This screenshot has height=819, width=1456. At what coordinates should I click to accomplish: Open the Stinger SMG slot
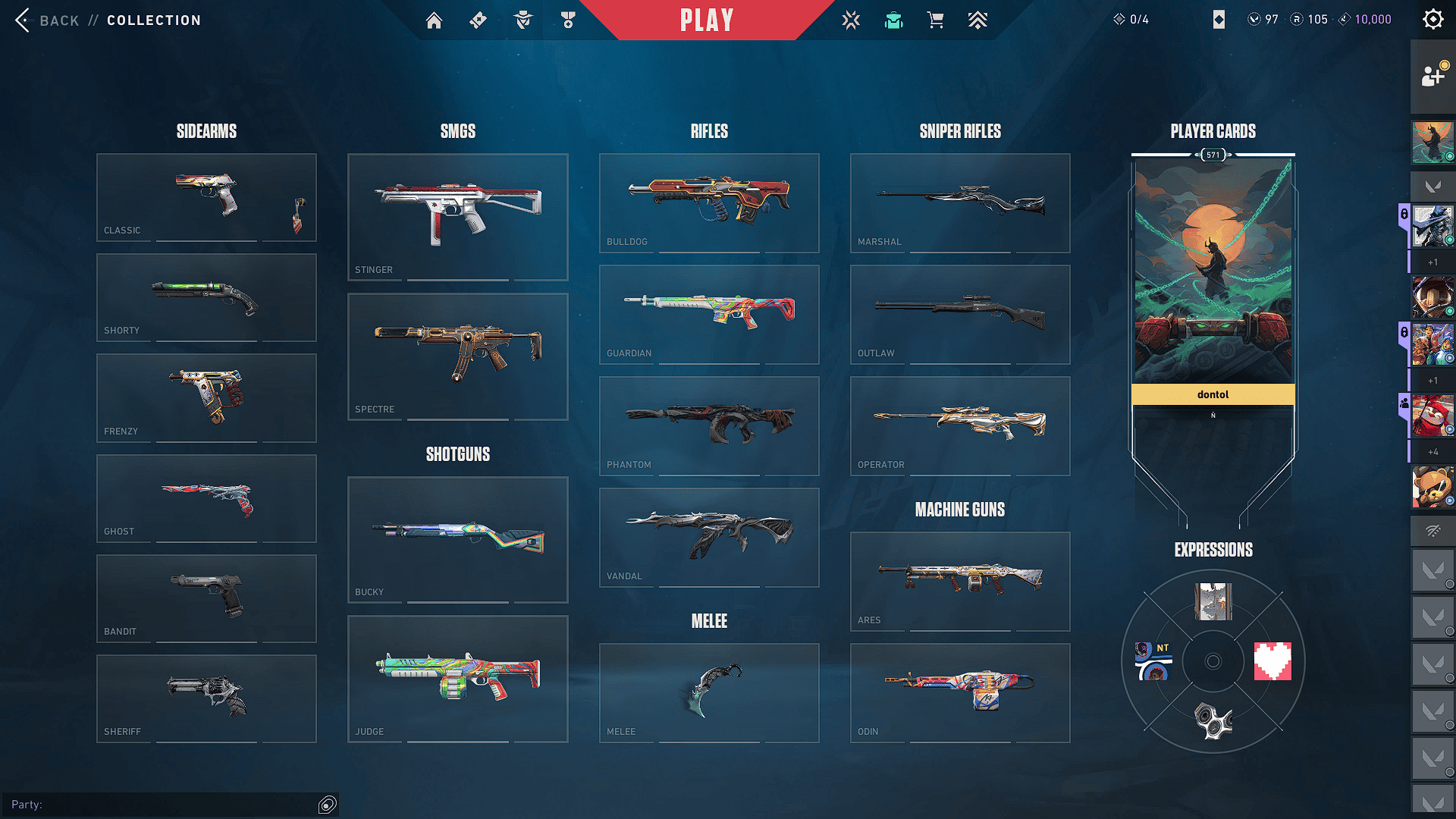tap(457, 217)
